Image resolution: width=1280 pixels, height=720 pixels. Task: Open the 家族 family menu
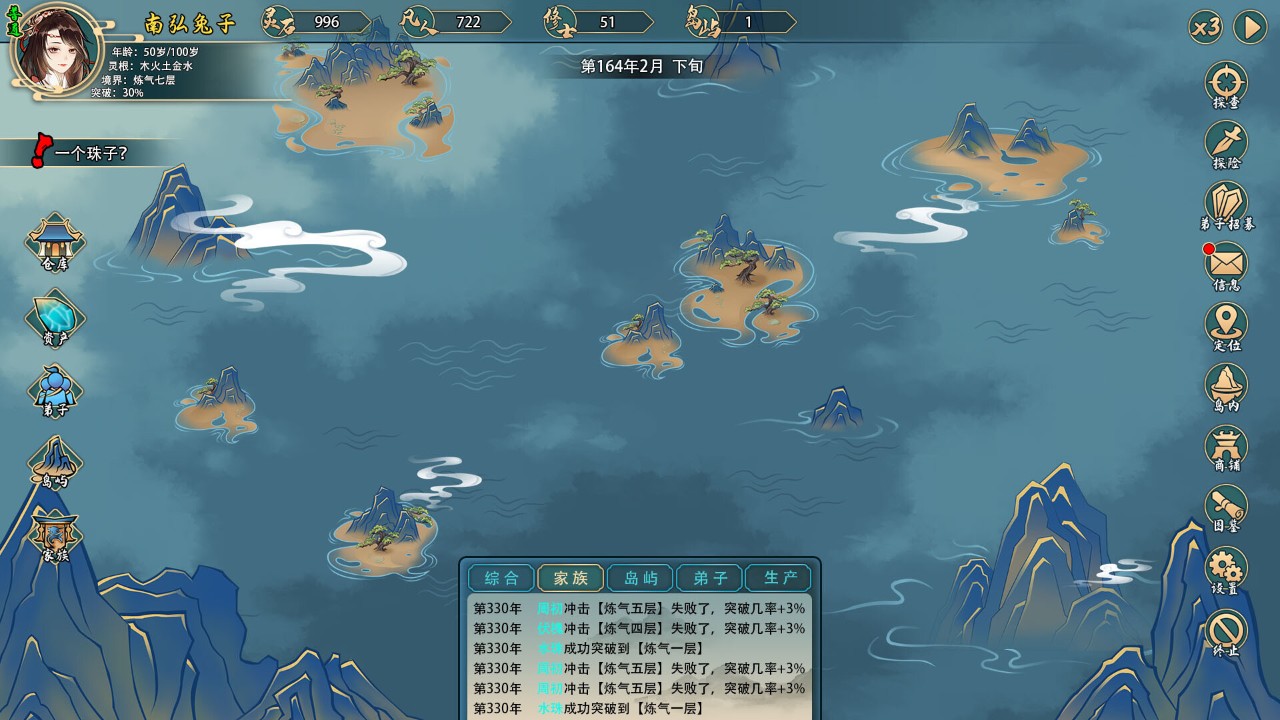pos(55,535)
